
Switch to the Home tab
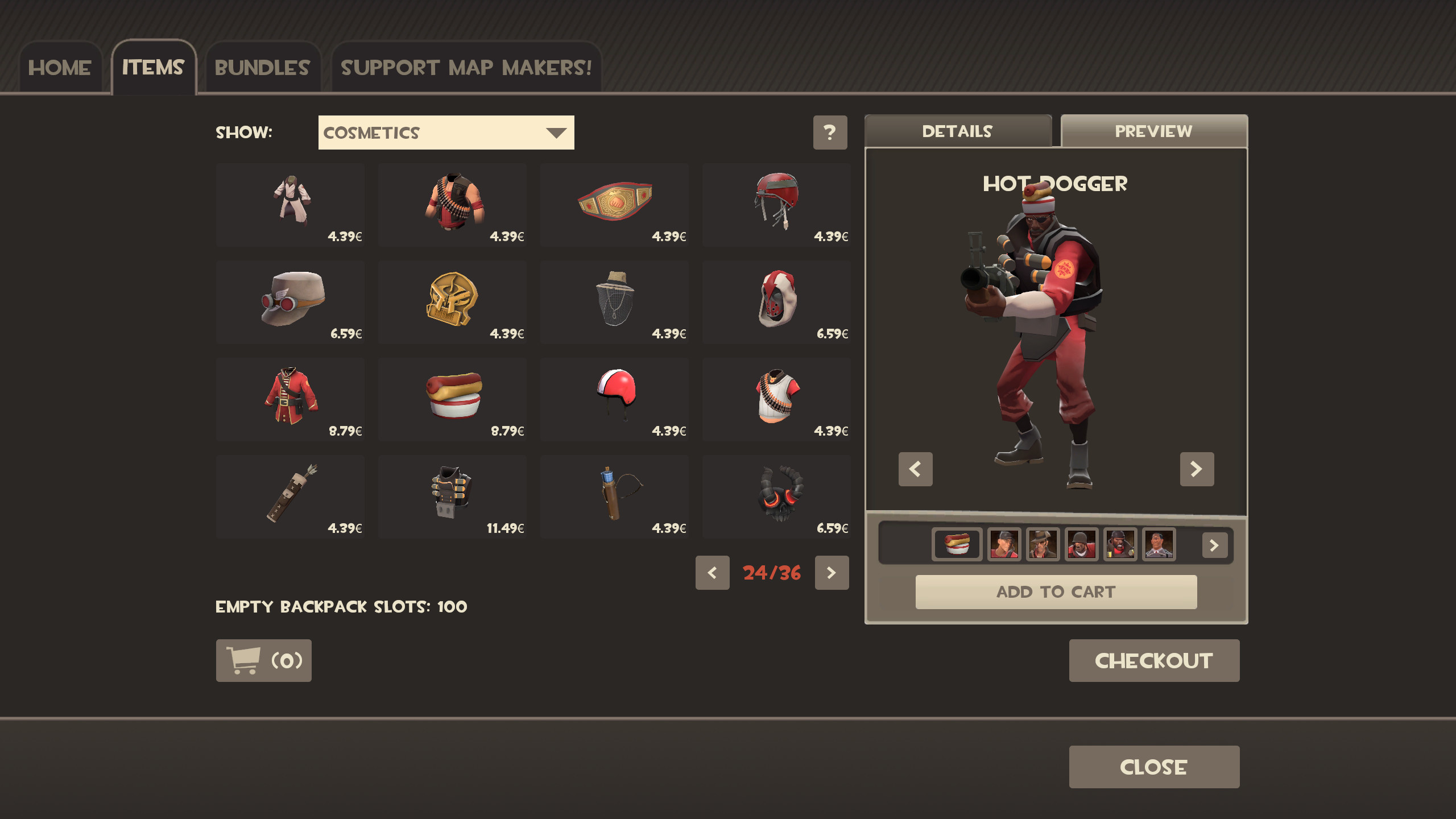(60, 68)
